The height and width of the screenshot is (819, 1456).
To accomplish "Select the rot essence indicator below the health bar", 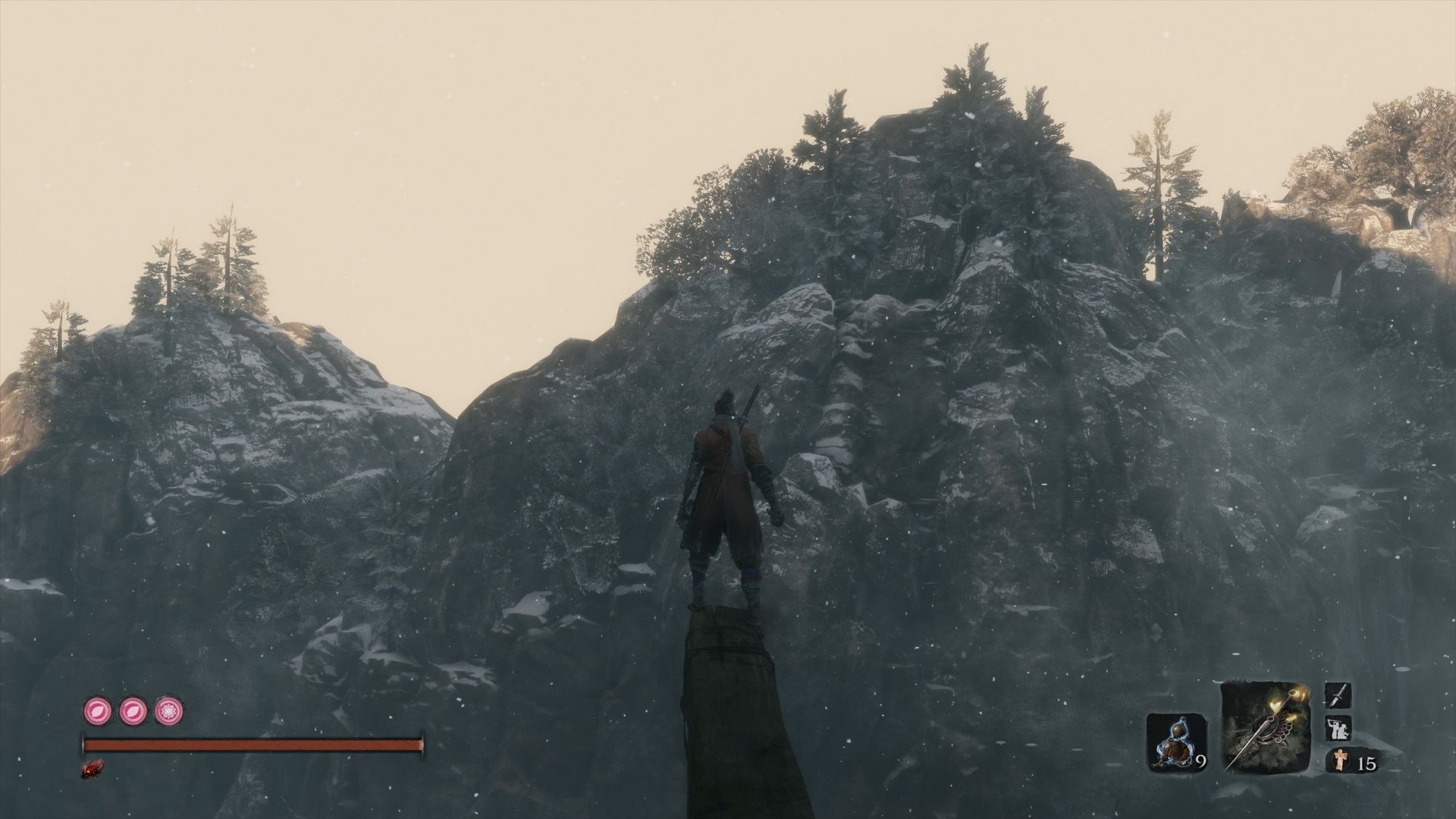I will point(92,767).
